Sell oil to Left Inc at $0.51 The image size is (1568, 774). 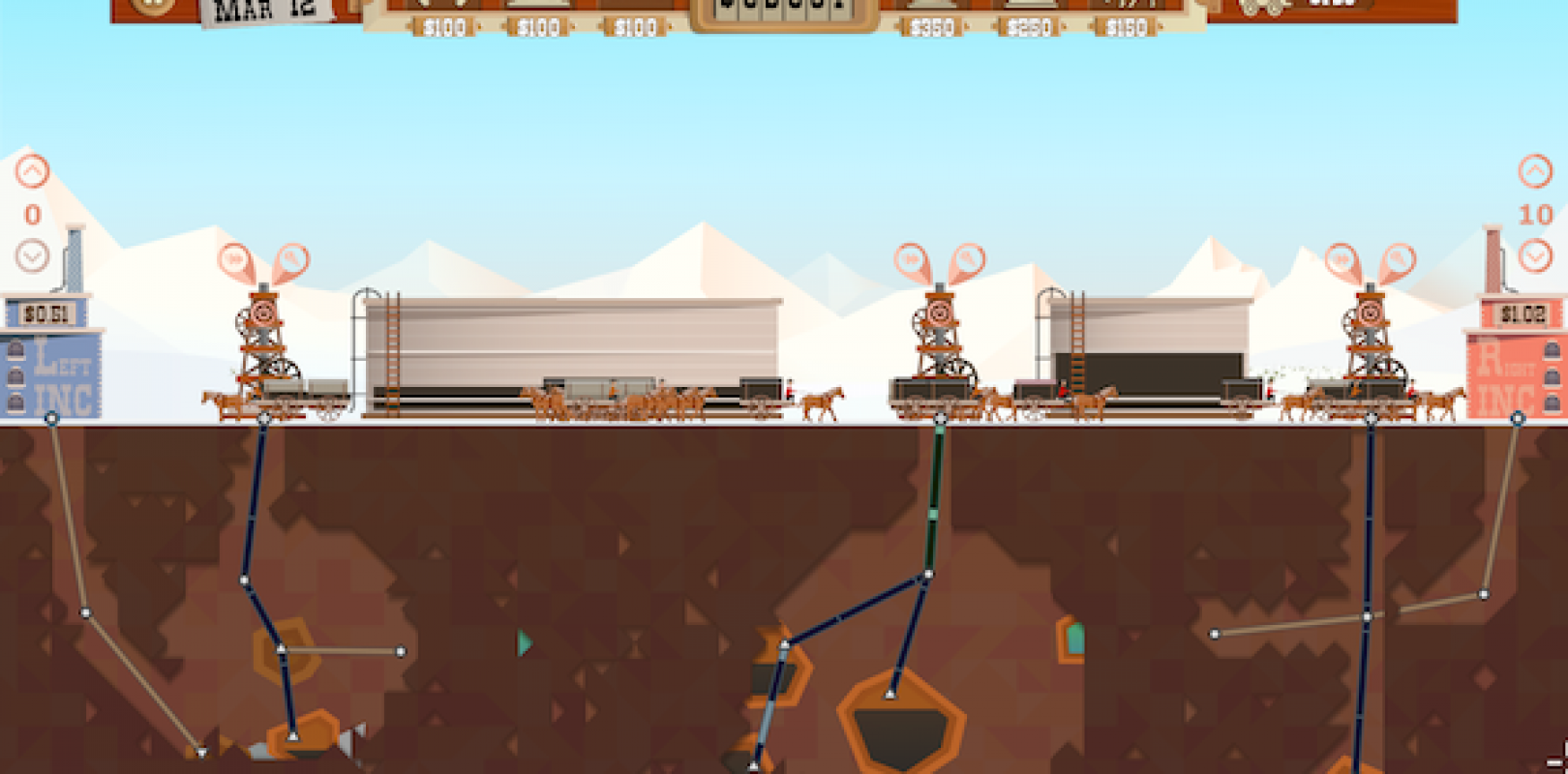point(45,312)
